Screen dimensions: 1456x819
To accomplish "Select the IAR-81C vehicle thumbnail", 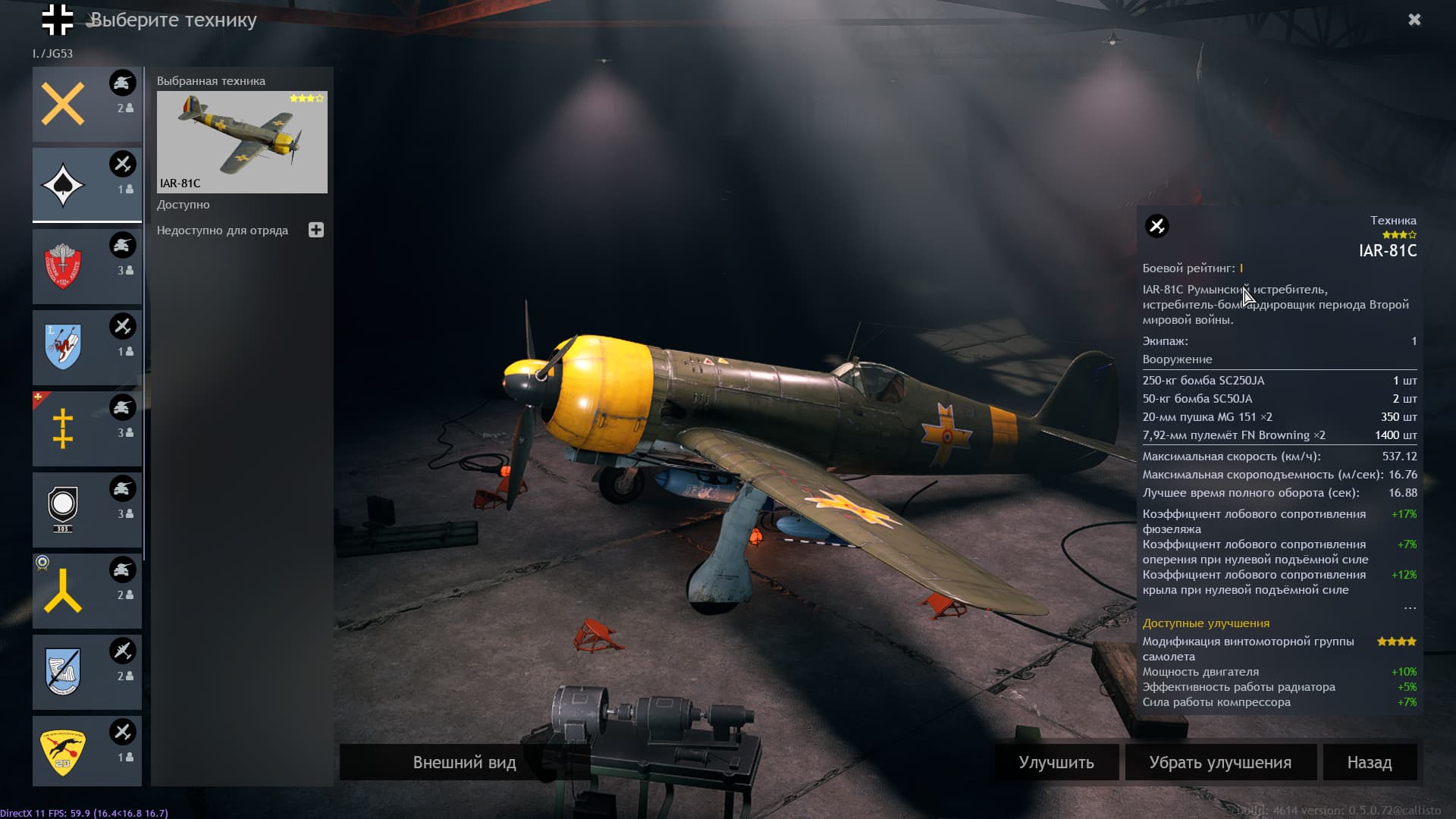I will pyautogui.click(x=242, y=142).
